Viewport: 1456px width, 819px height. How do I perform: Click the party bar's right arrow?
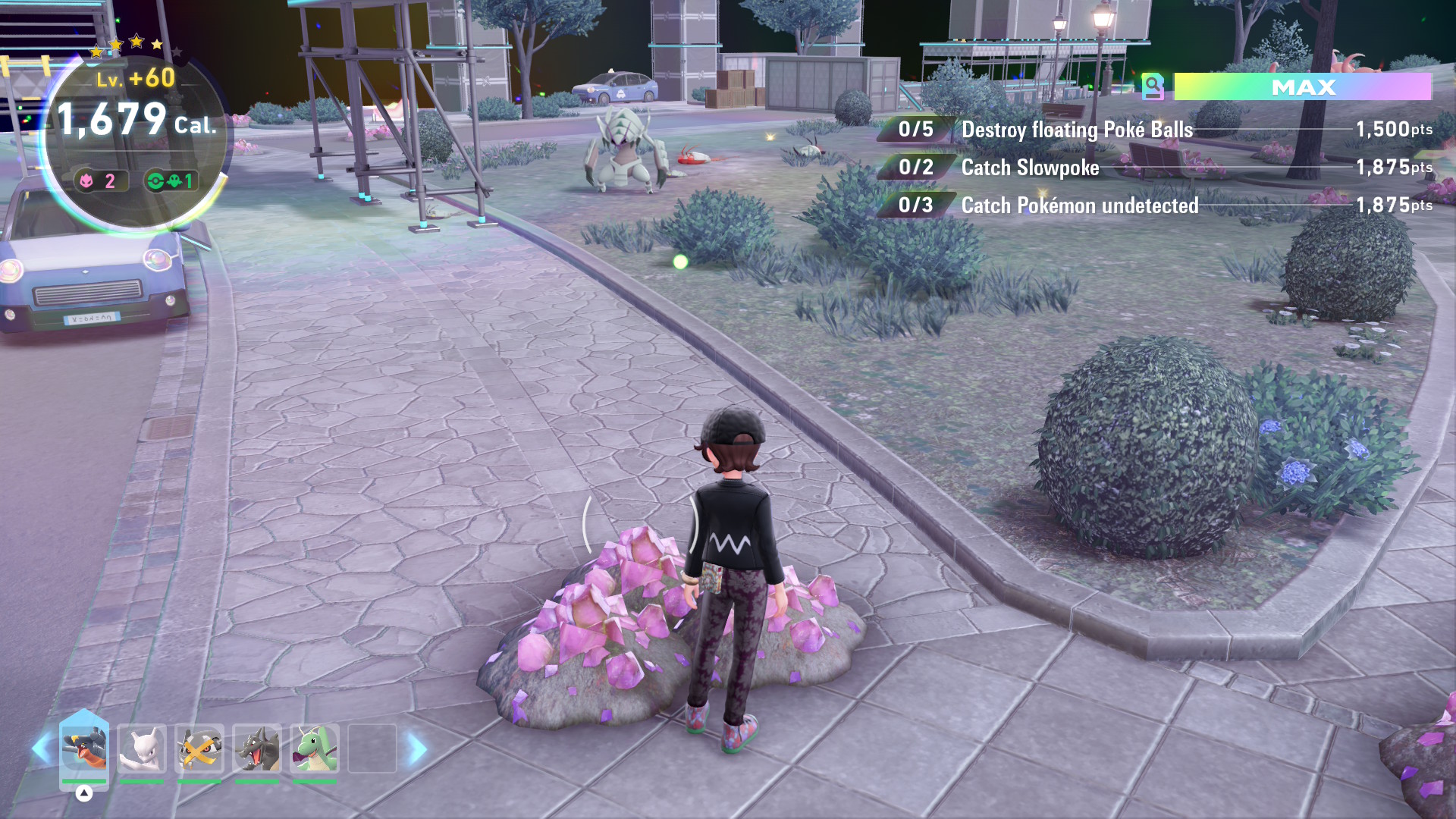click(x=417, y=749)
